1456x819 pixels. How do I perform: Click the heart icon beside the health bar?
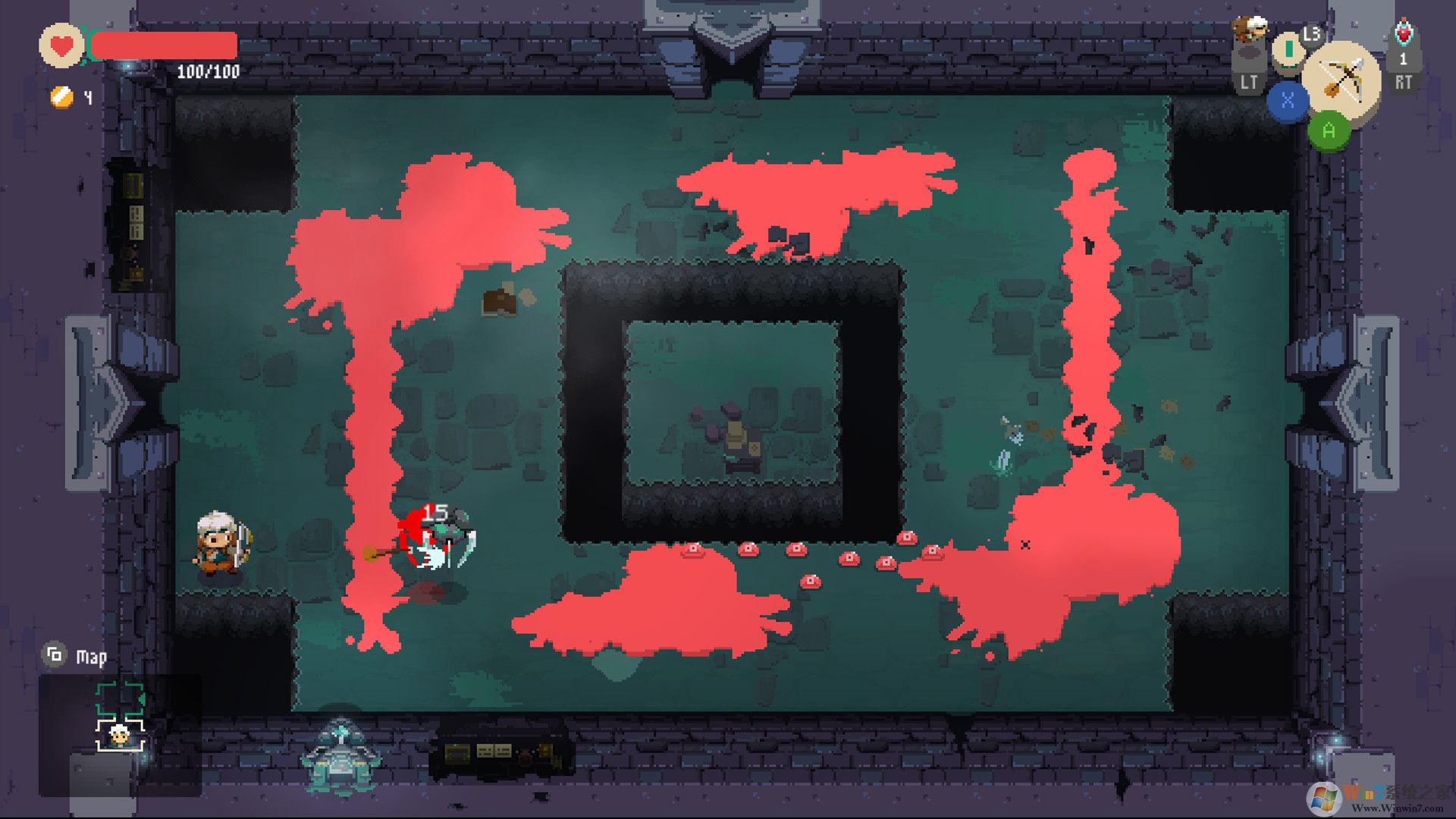coord(61,44)
